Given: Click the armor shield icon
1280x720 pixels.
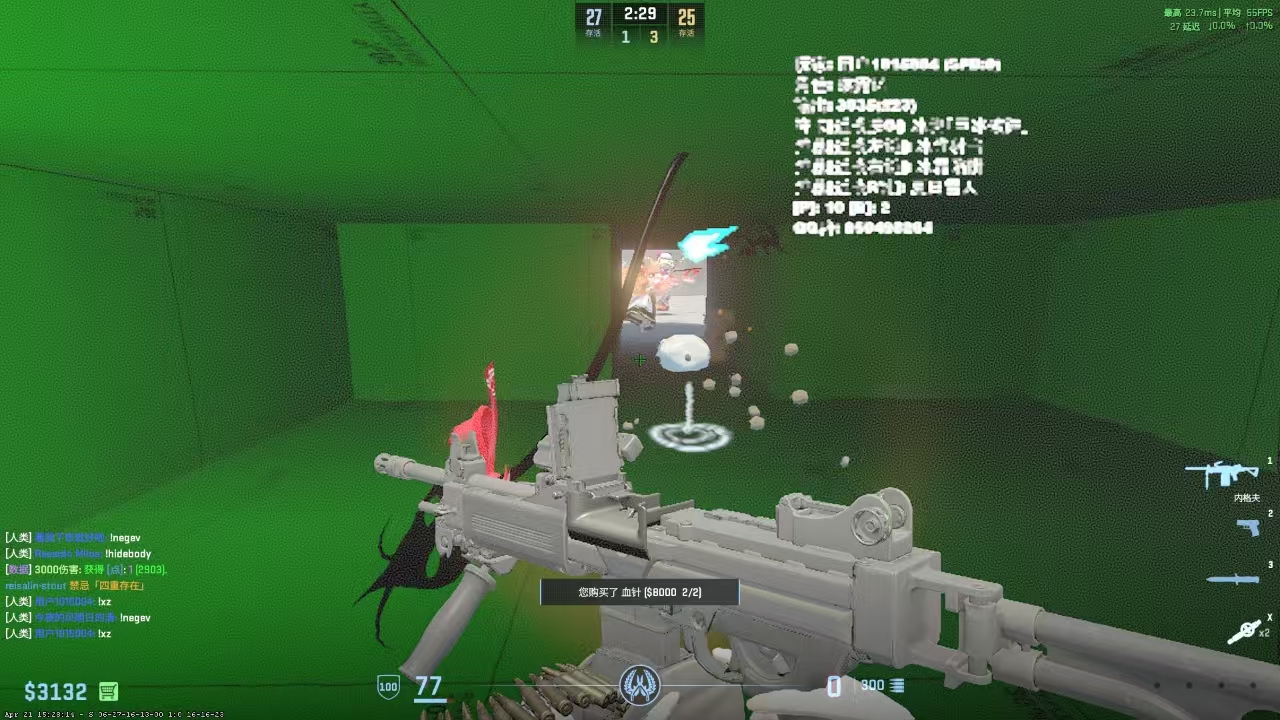Looking at the screenshot, I should coord(387,687).
